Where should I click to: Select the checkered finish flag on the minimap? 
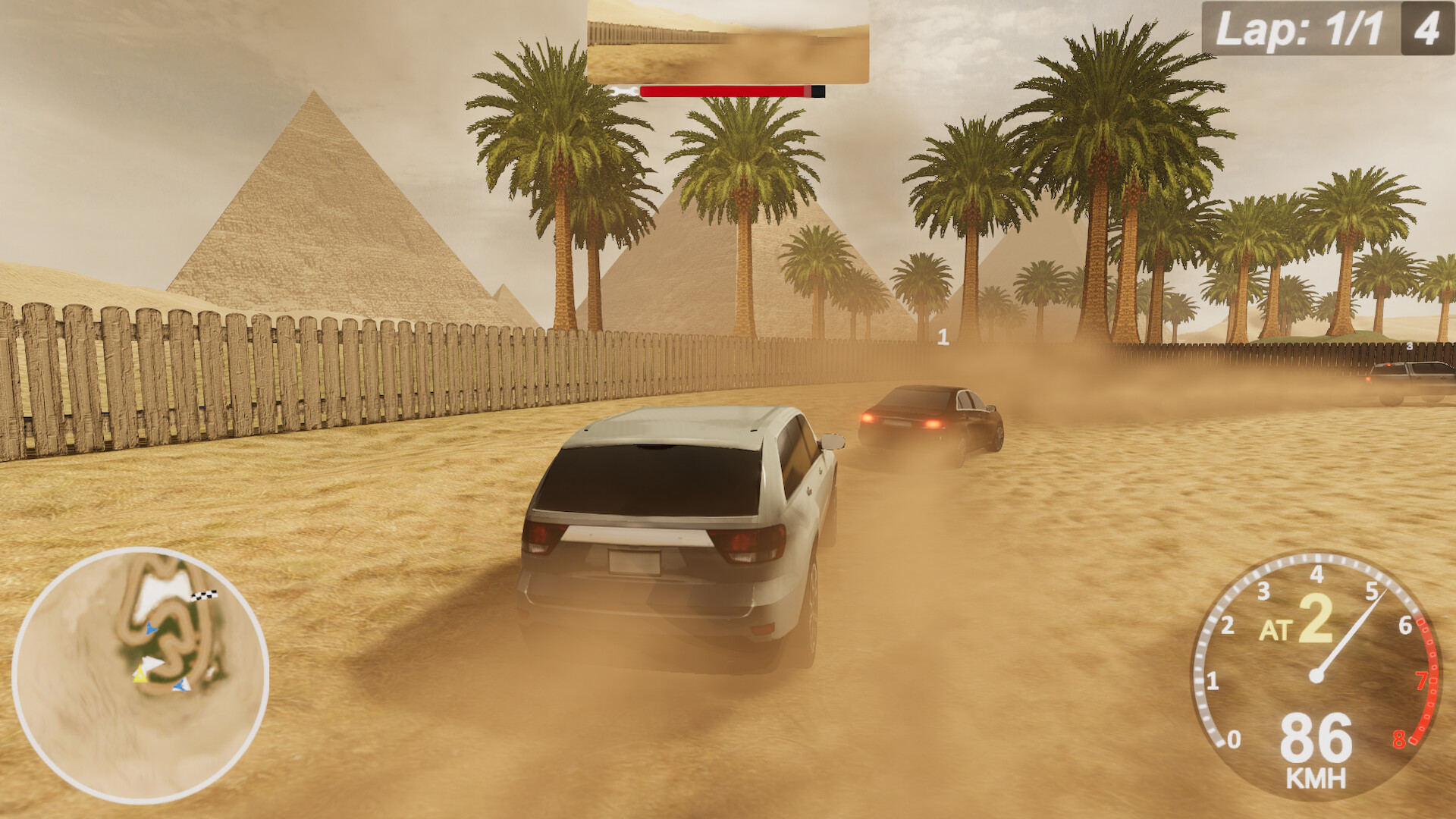coord(205,595)
